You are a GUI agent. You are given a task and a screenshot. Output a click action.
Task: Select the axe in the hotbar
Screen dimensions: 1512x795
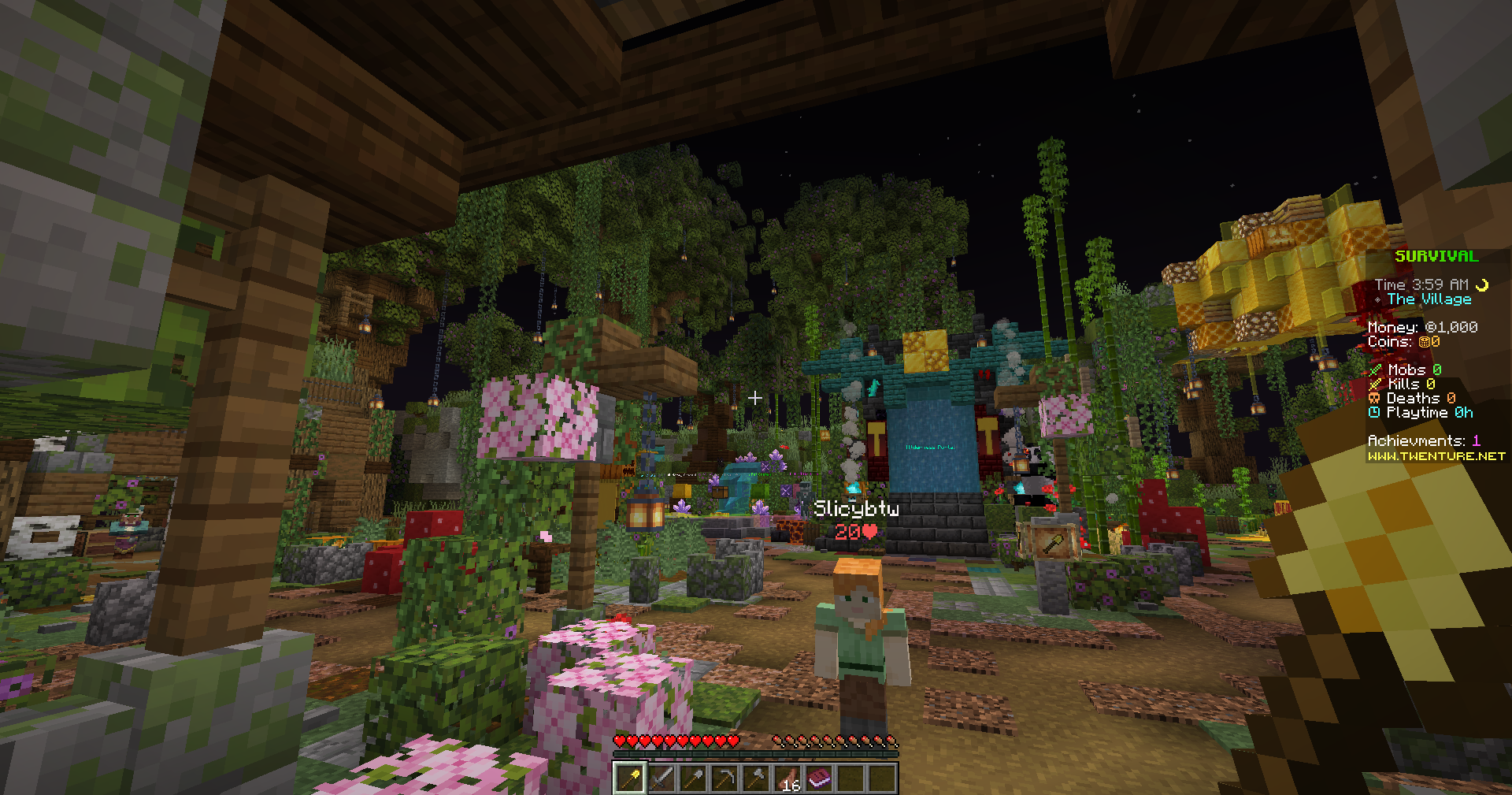pyautogui.click(x=757, y=778)
